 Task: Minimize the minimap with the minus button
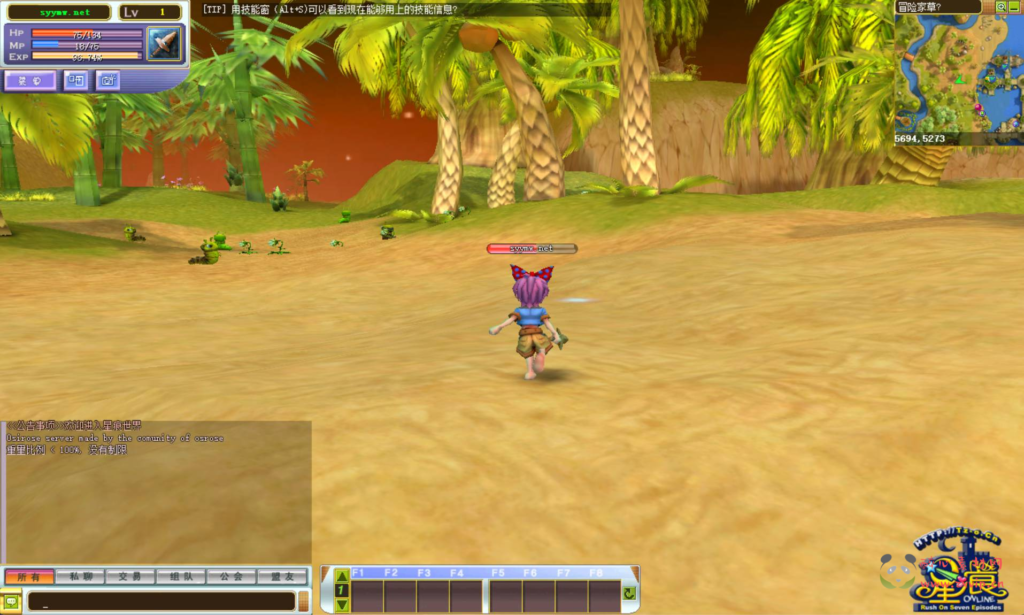pos(1016,6)
